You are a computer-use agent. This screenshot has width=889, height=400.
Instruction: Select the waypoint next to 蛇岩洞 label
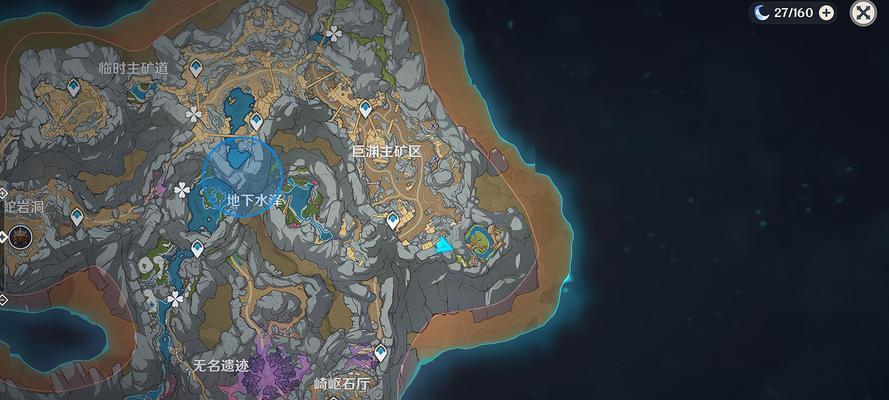point(77,215)
